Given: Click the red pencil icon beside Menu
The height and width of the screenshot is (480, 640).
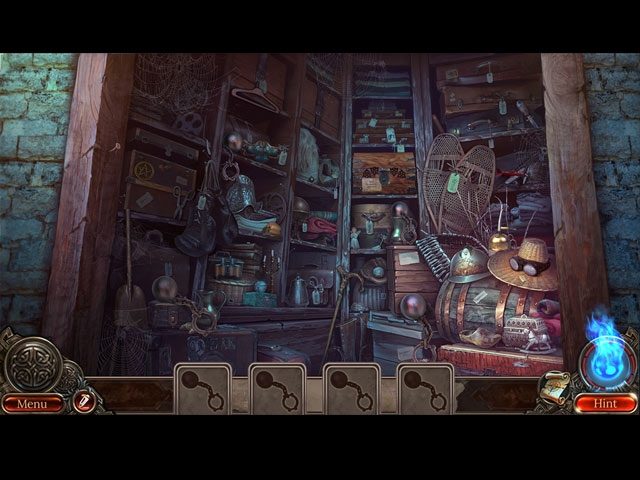Looking at the screenshot, I should 83,402.
